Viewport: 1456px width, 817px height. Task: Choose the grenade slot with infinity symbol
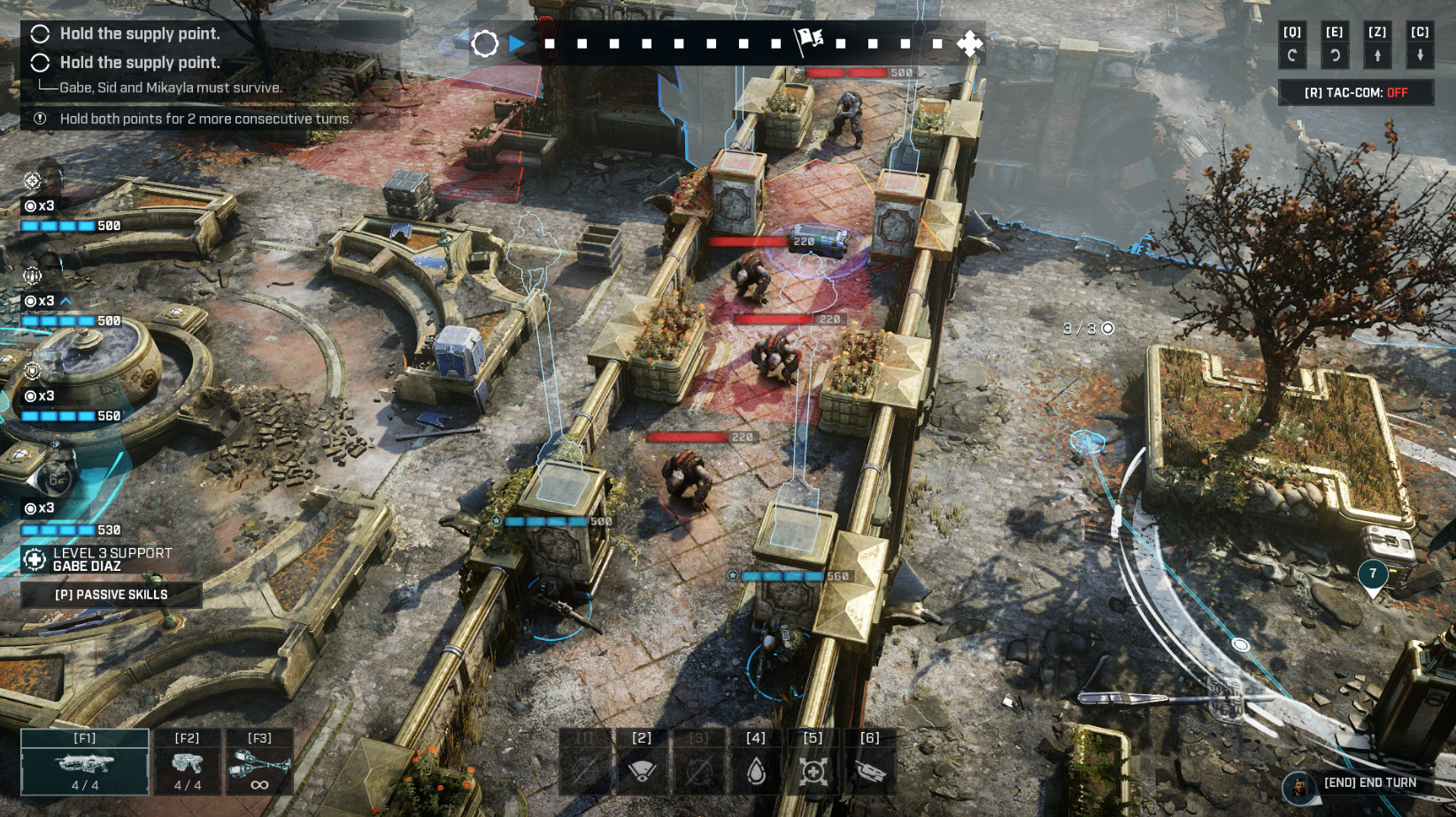click(259, 762)
